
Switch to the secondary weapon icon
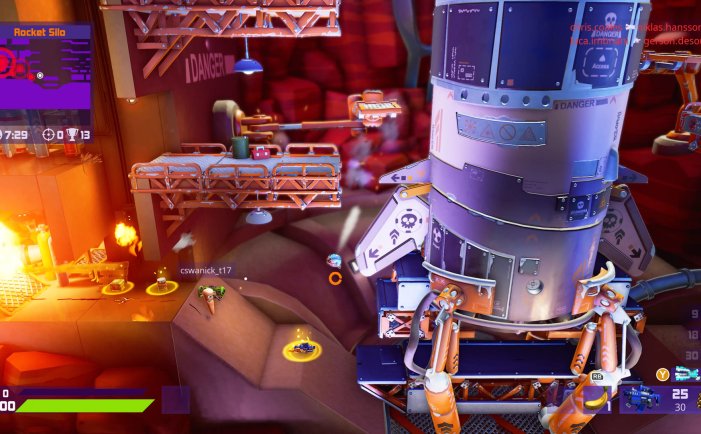[686, 374]
